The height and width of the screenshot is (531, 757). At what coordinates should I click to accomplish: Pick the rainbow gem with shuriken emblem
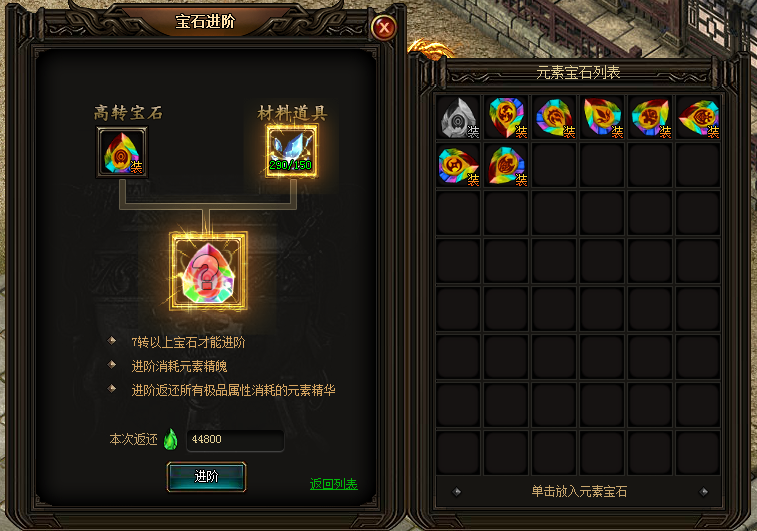tap(508, 117)
